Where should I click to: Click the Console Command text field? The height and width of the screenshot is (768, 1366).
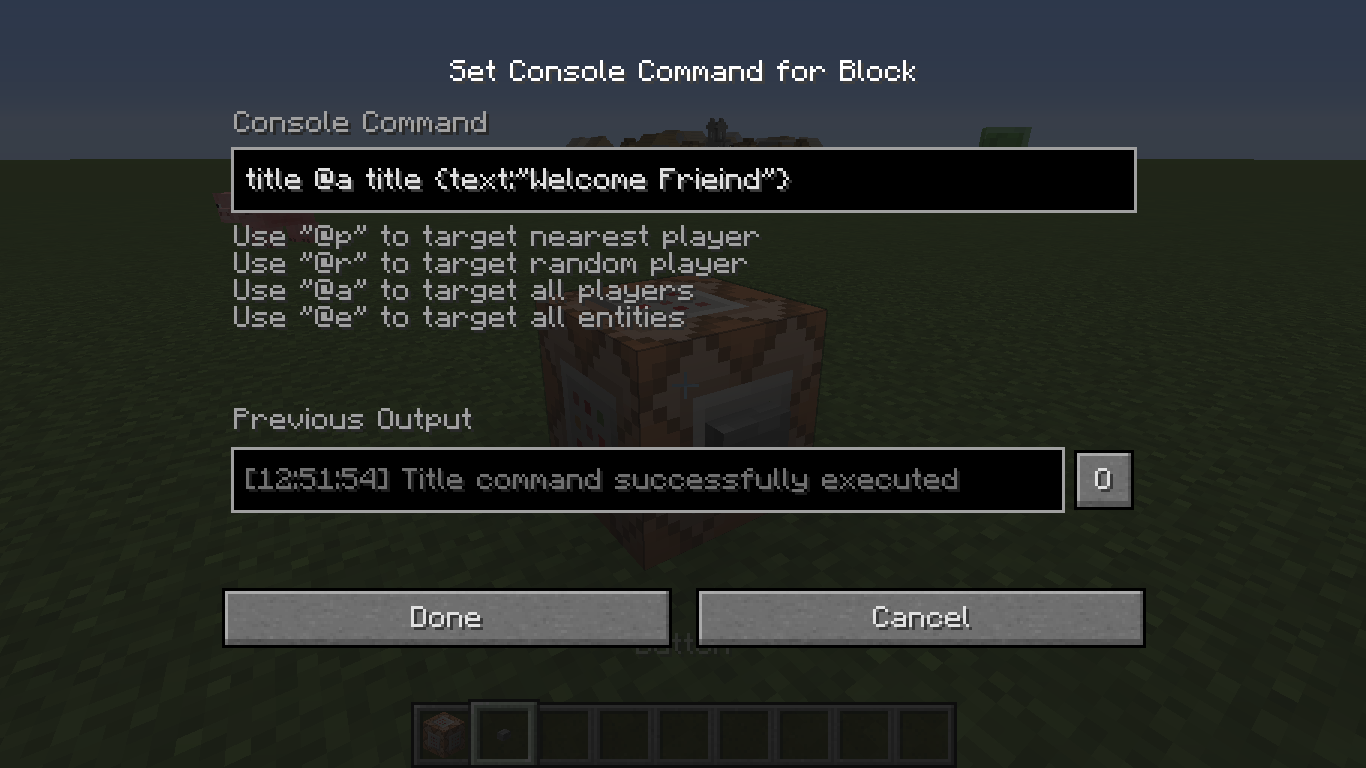pos(683,180)
